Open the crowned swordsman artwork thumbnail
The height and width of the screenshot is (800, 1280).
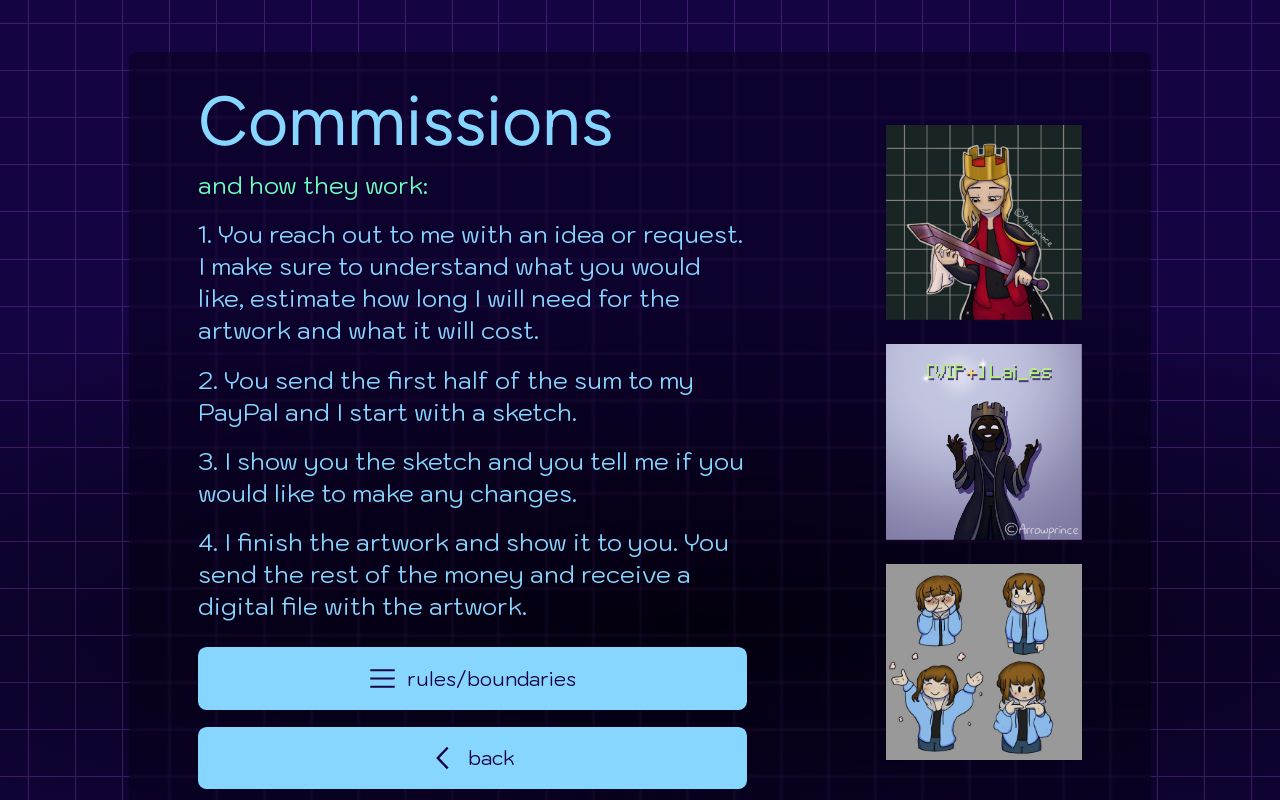(x=984, y=222)
